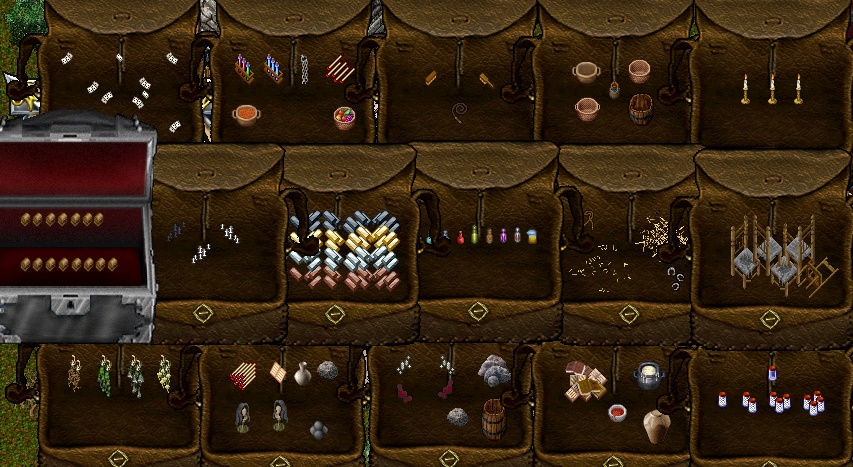Screen dimensions: 853x467
Task: Pick the fruit basket item
Action: pos(344,117)
